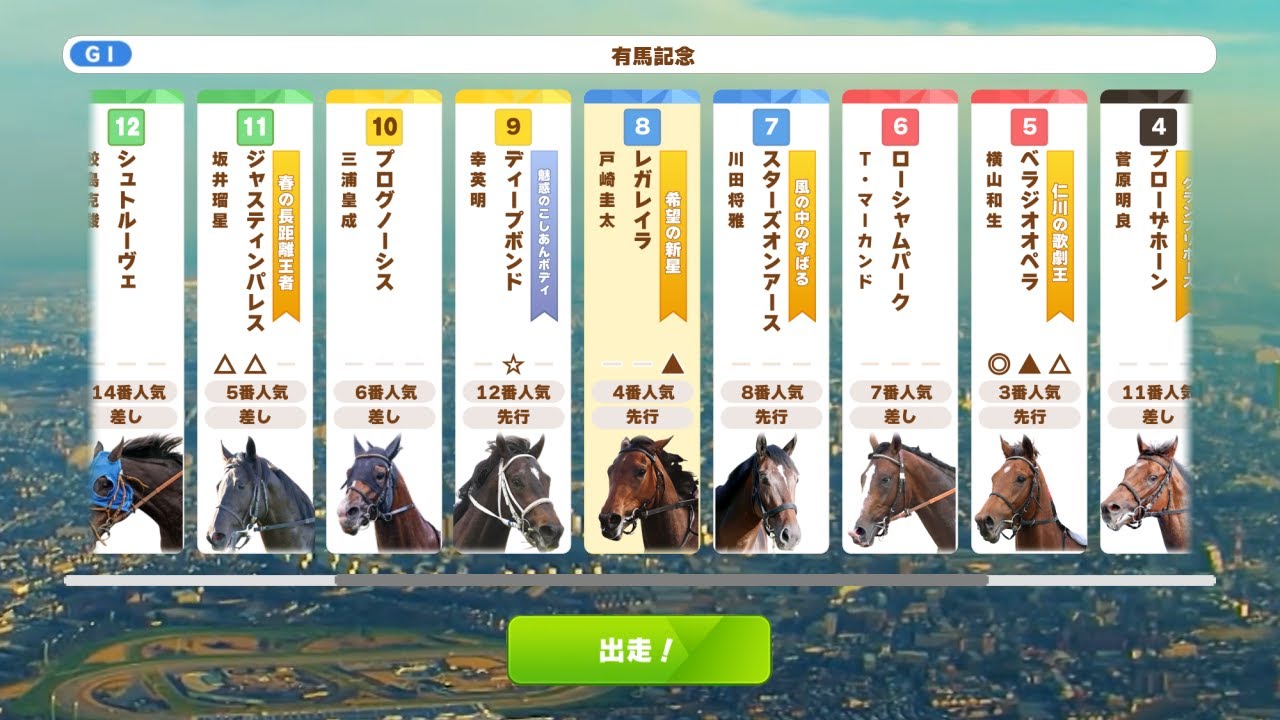Click the 差し tag under プログノーシス

385,417
